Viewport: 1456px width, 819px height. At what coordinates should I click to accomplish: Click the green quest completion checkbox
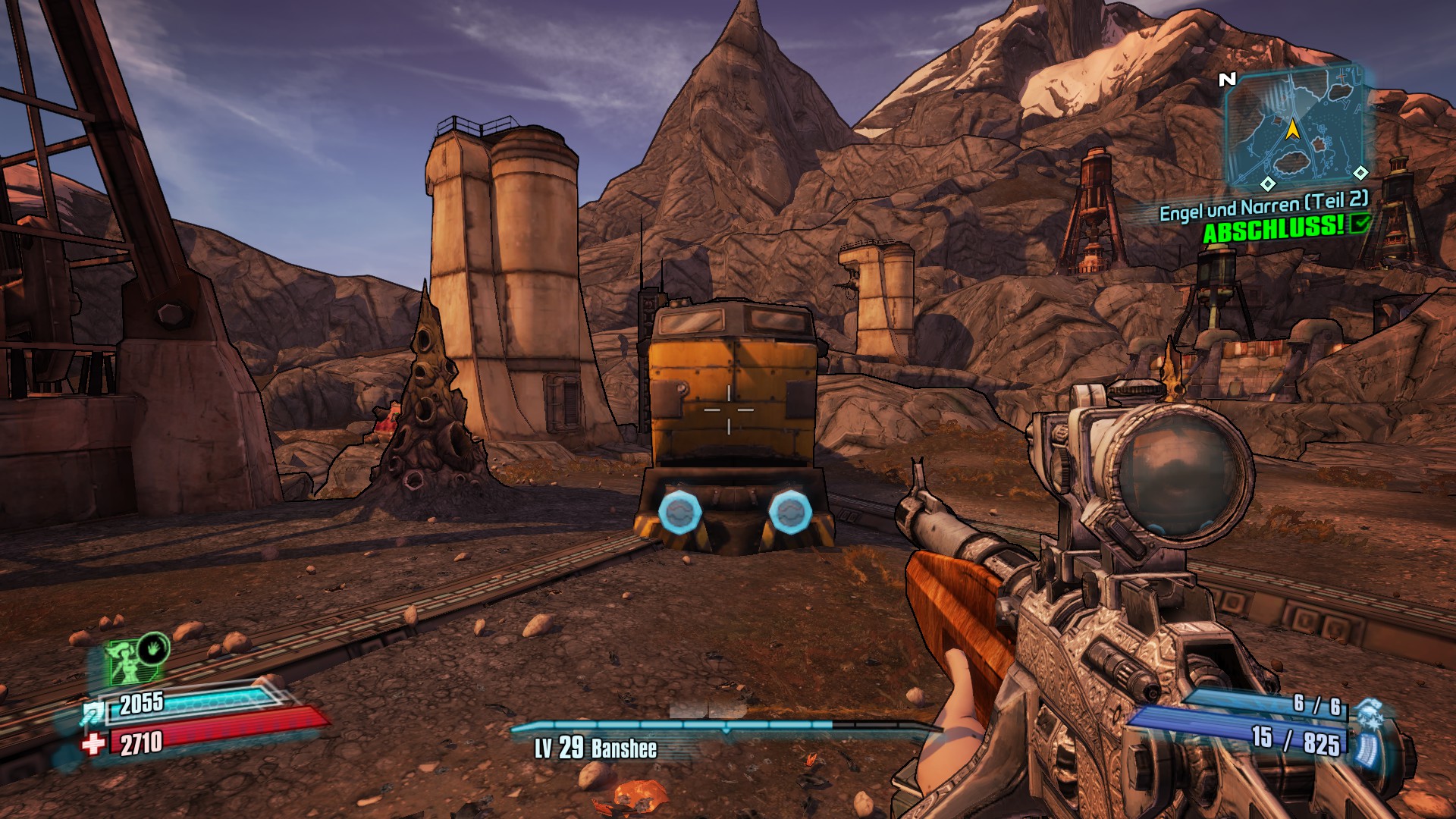tap(1360, 222)
